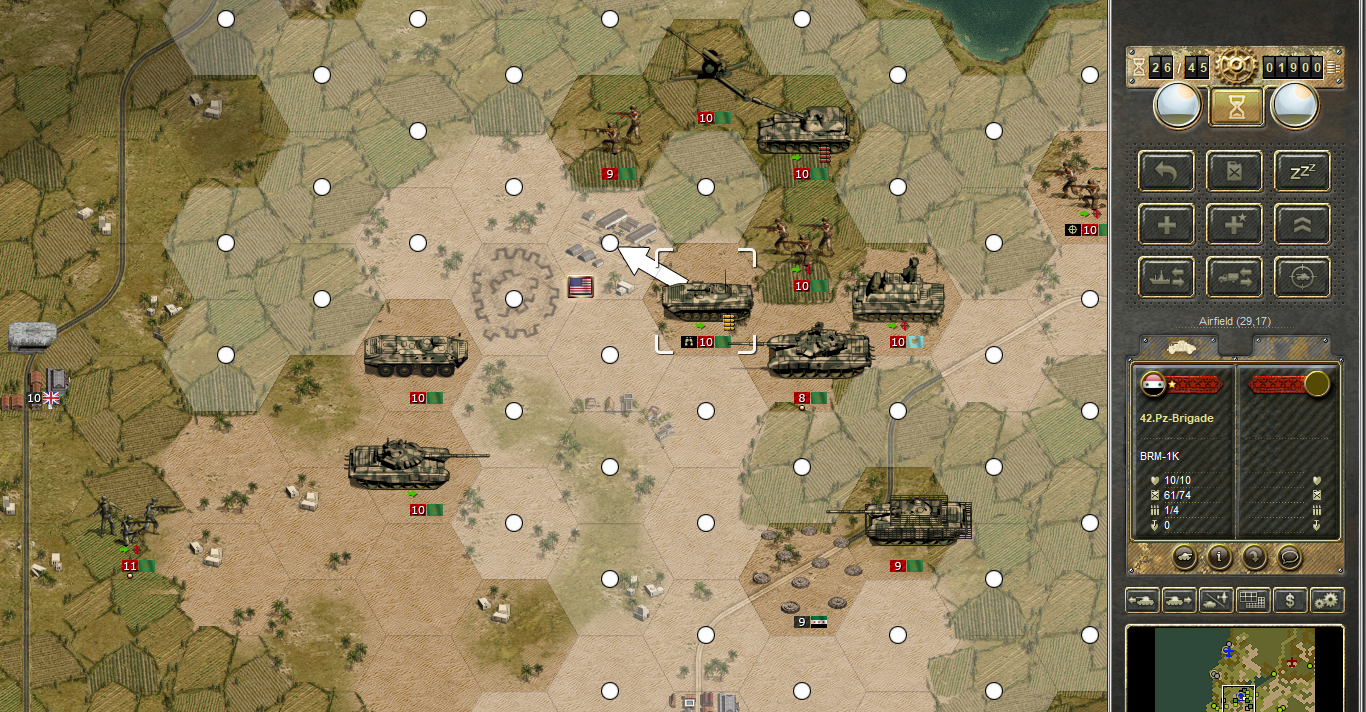The height and width of the screenshot is (712, 1366).
Task: Put the unit to sleep with ZZZ button
Action: pyautogui.click(x=1302, y=171)
